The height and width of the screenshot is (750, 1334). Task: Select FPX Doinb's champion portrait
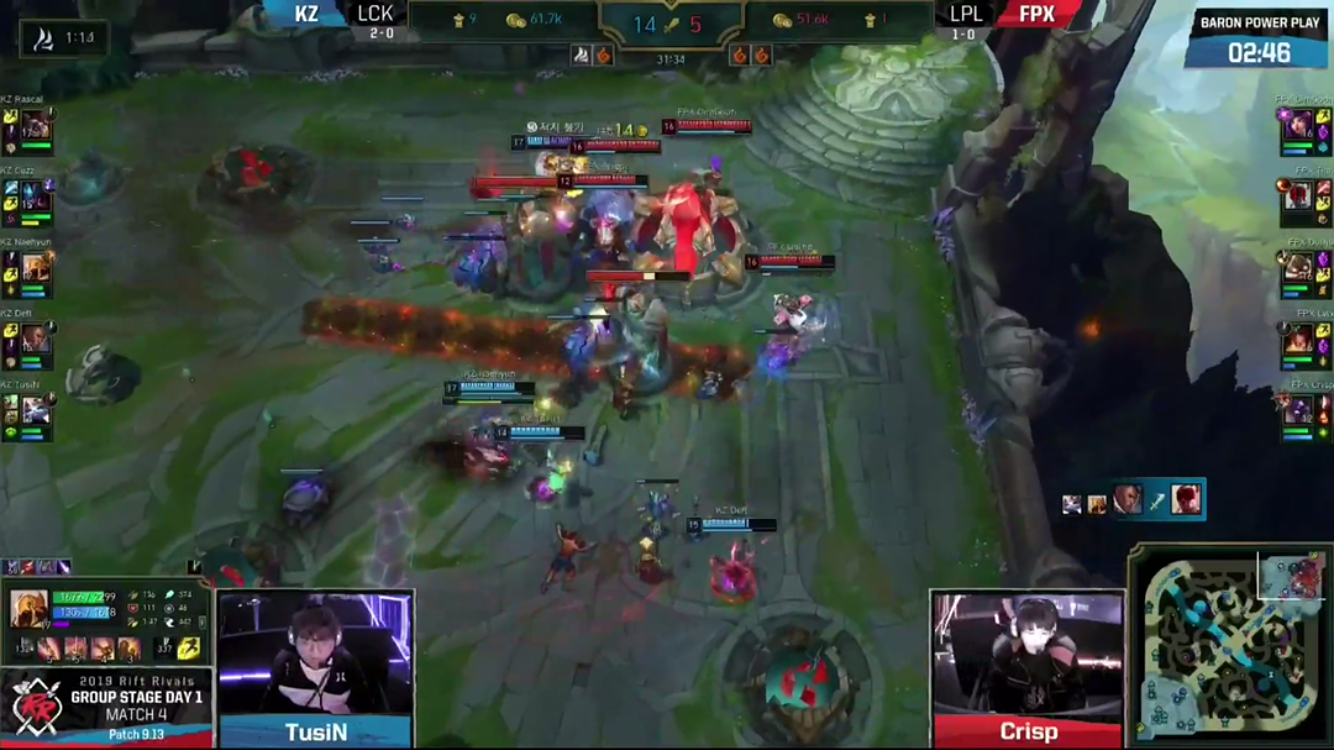click(x=1298, y=268)
